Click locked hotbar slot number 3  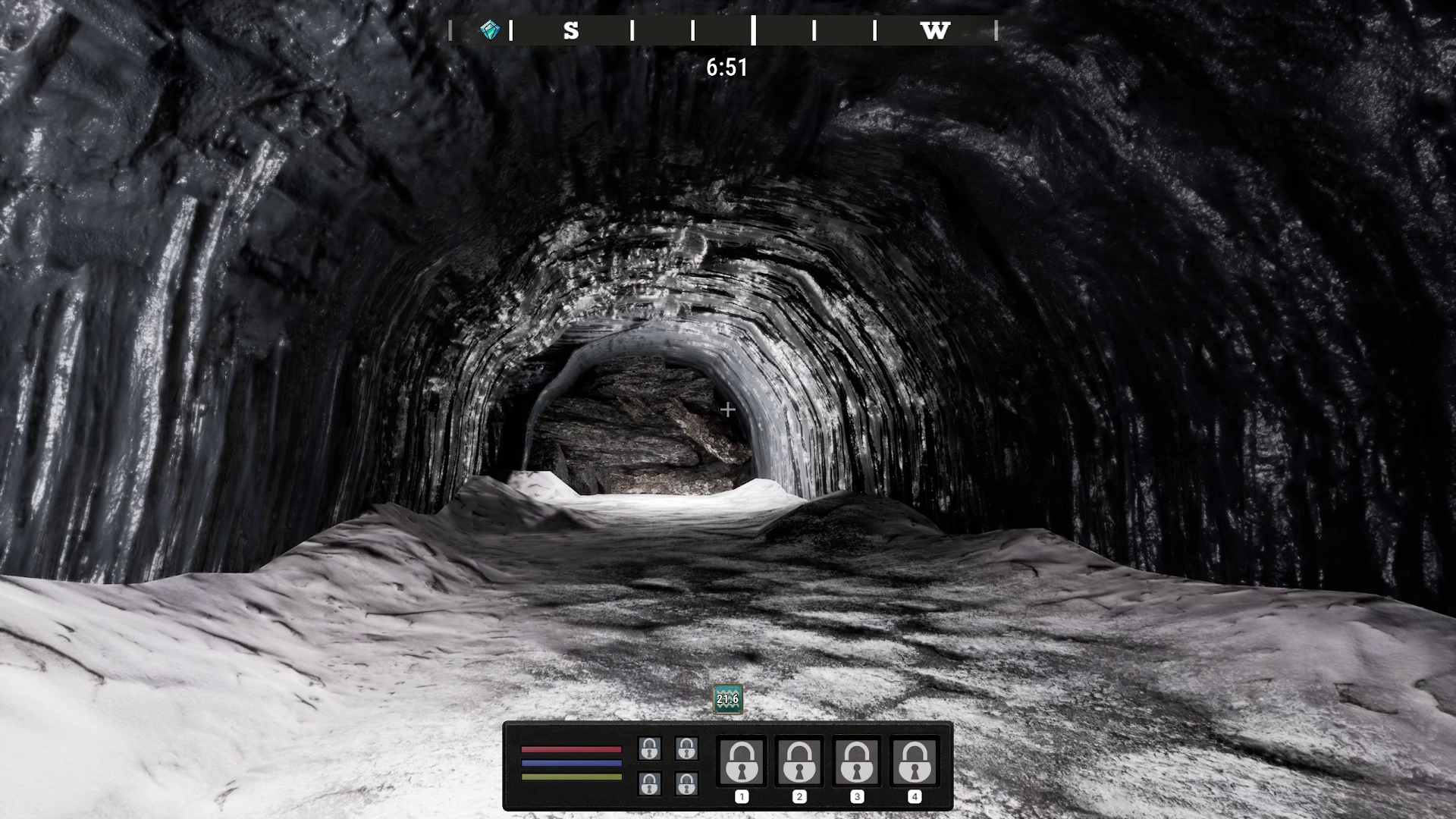click(x=857, y=761)
